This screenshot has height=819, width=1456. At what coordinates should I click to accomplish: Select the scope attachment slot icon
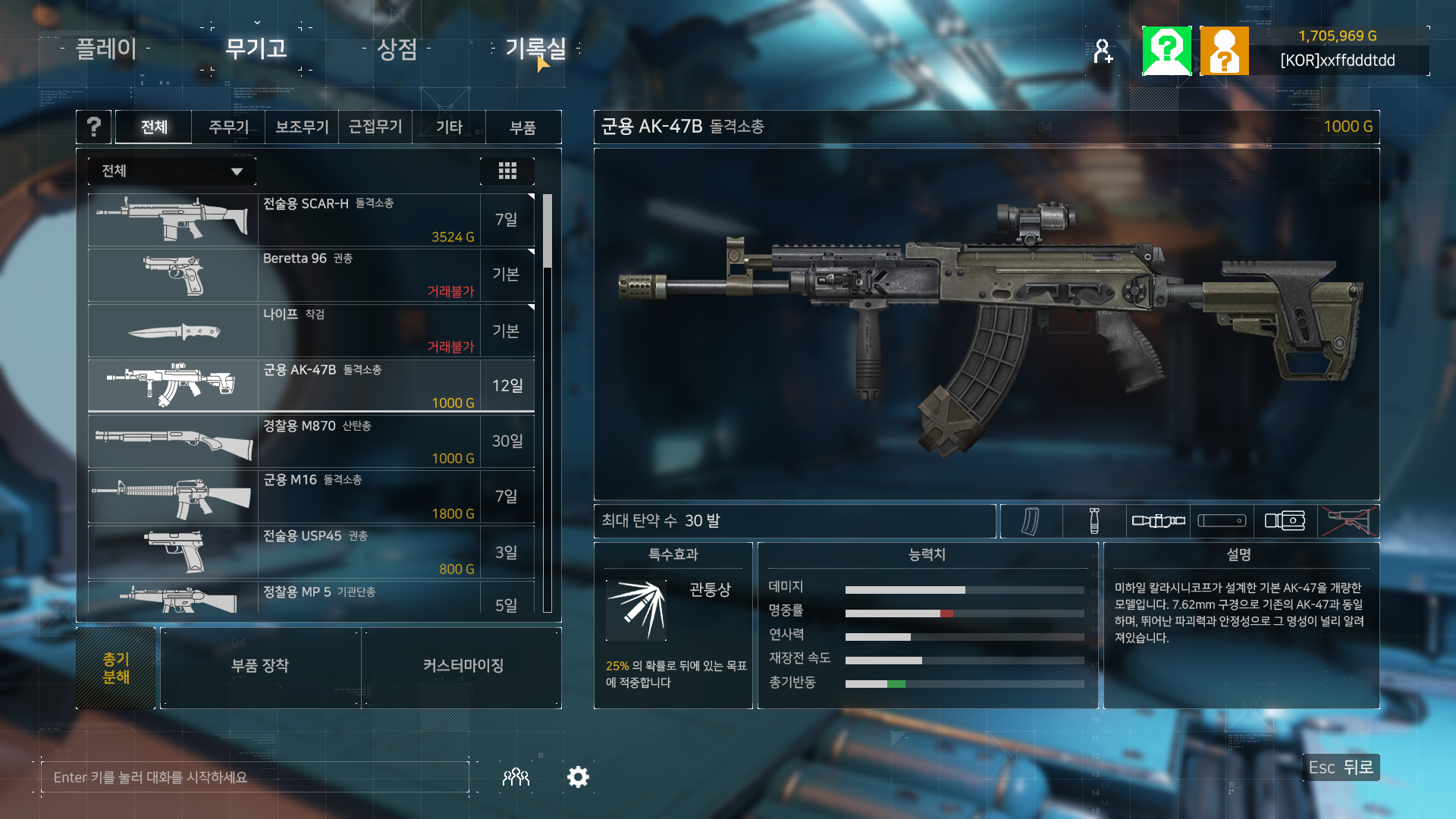[1158, 521]
